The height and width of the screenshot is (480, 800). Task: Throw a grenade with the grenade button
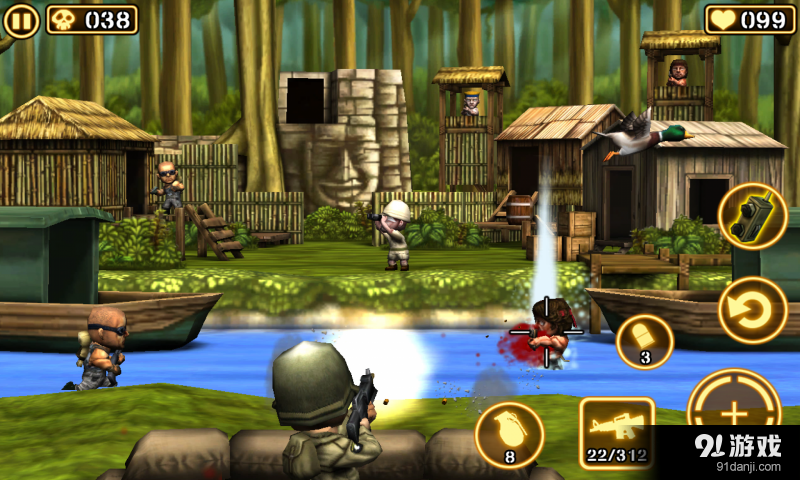click(x=508, y=434)
